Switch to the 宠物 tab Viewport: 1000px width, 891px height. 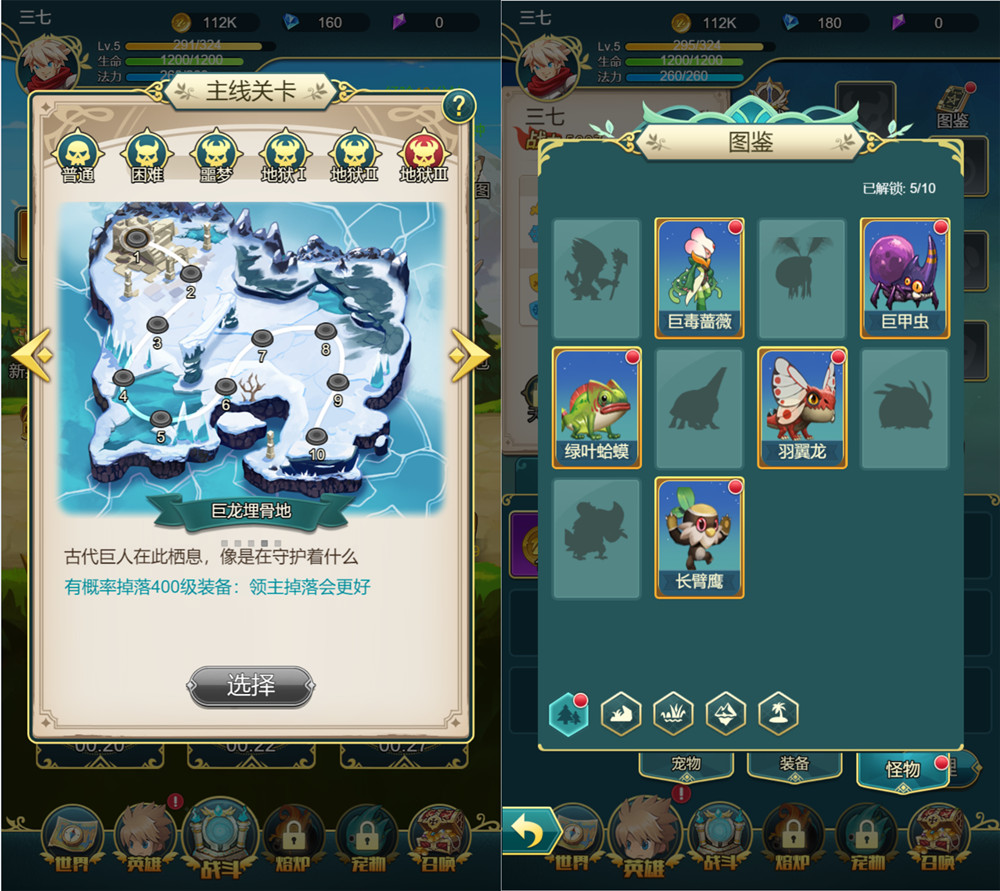[x=686, y=764]
